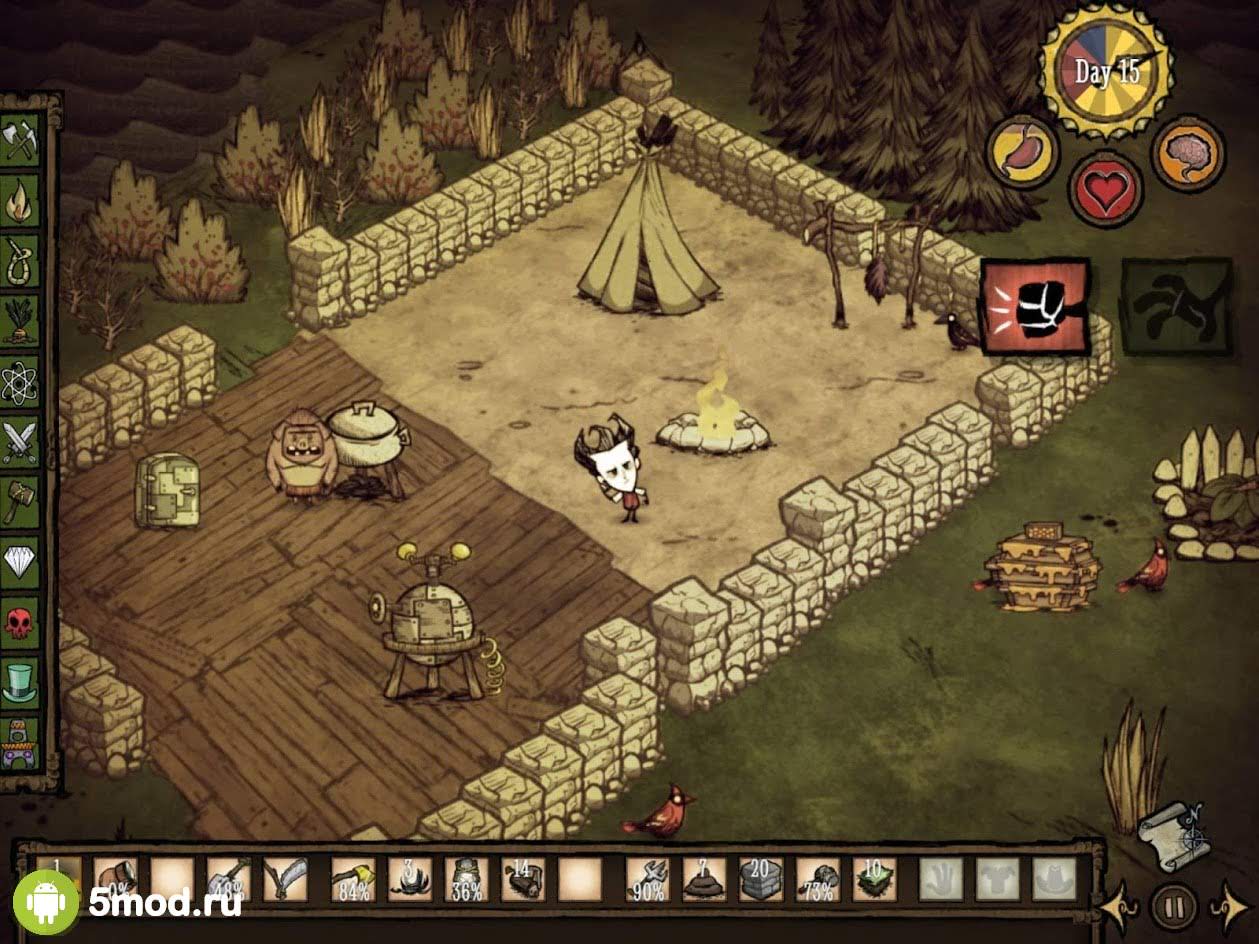Pick the stack of 10 green turf

point(874,878)
